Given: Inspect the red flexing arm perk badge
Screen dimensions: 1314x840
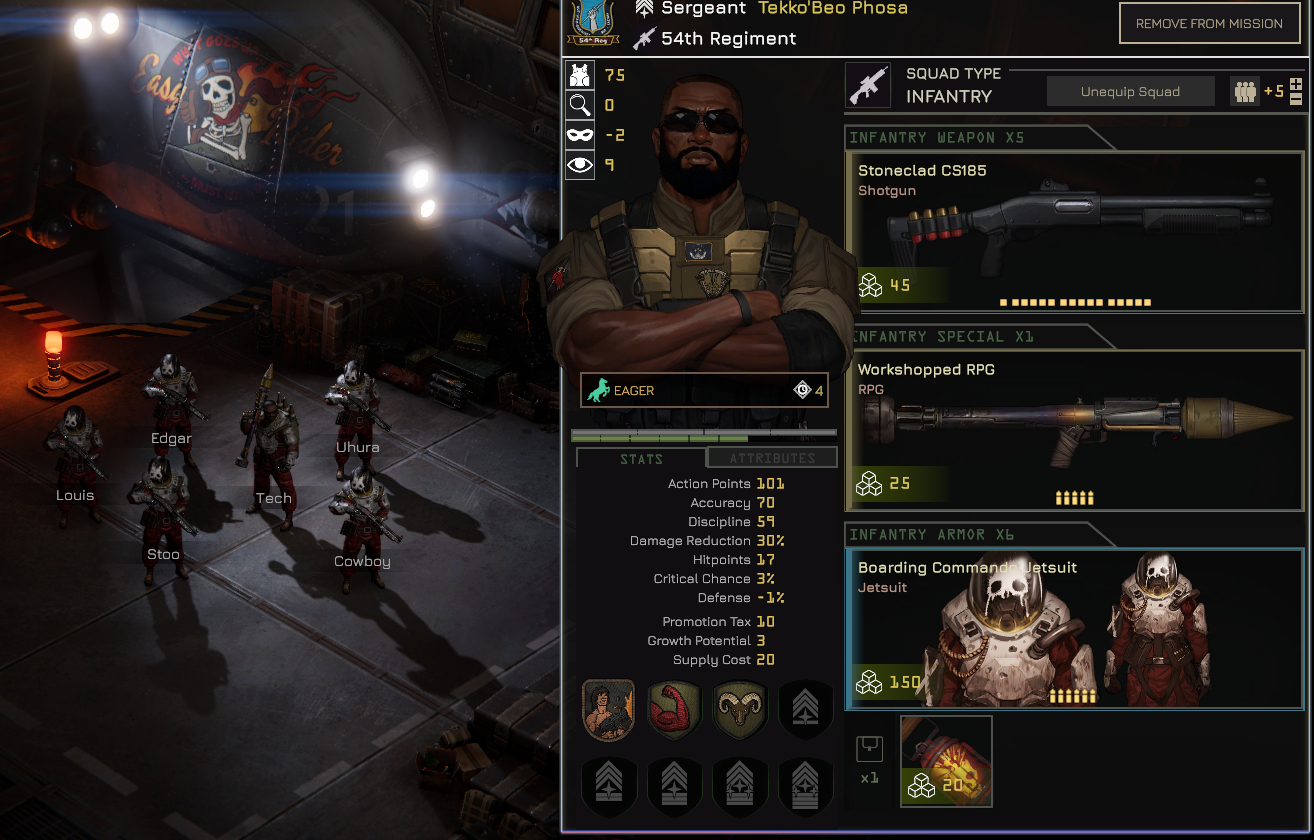Looking at the screenshot, I should tap(674, 710).
